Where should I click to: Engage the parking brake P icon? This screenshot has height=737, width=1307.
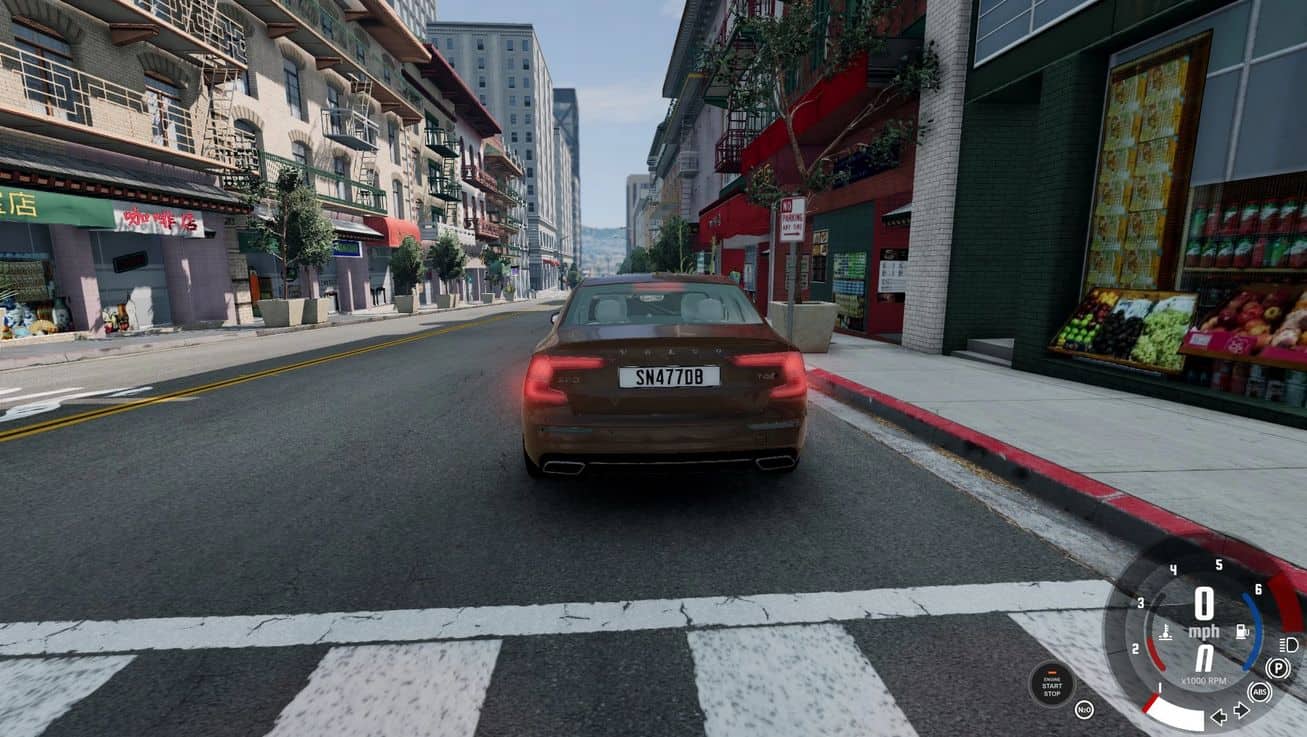[x=1277, y=668]
